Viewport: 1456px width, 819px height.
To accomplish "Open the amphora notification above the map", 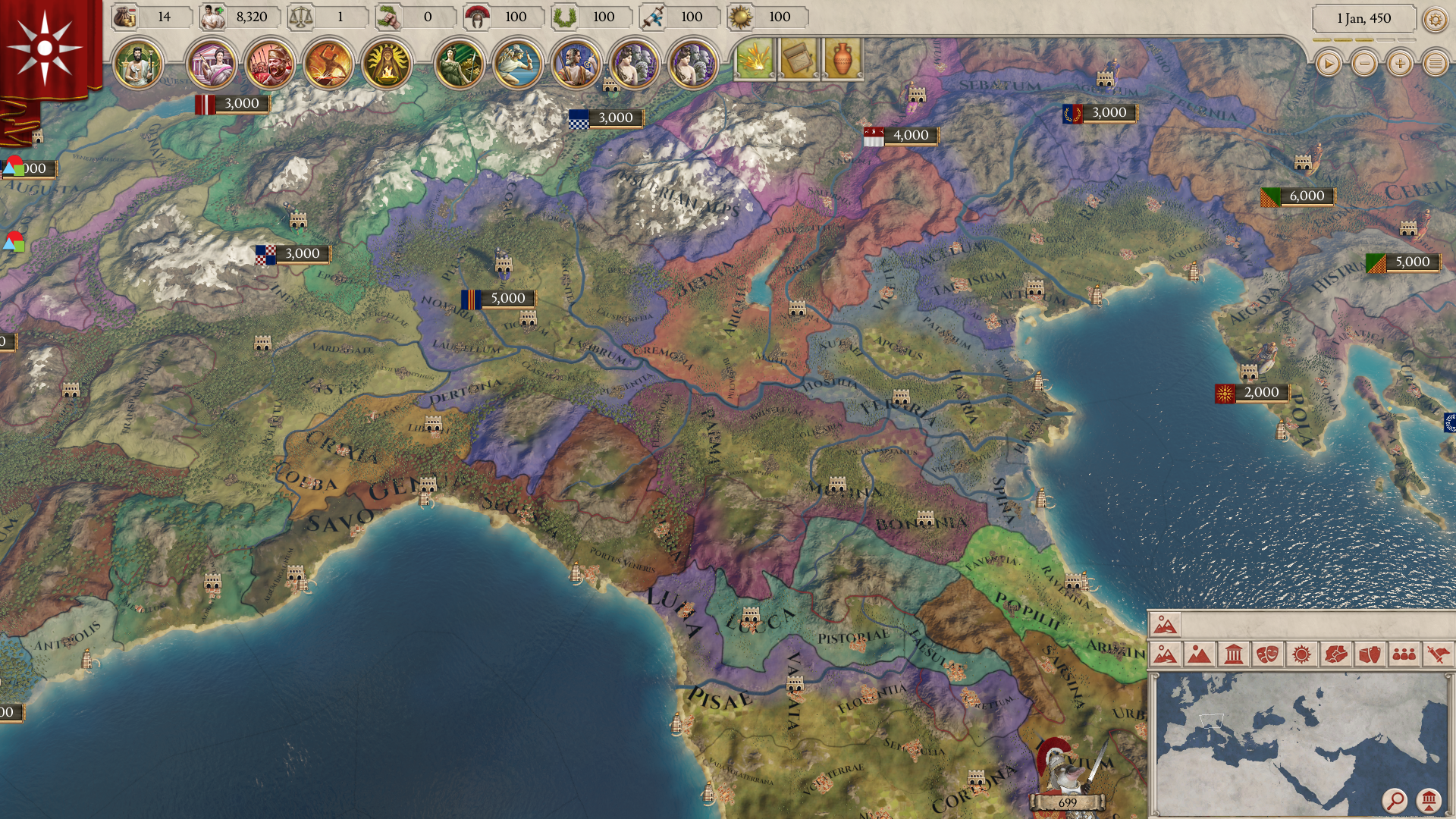I will (841, 59).
